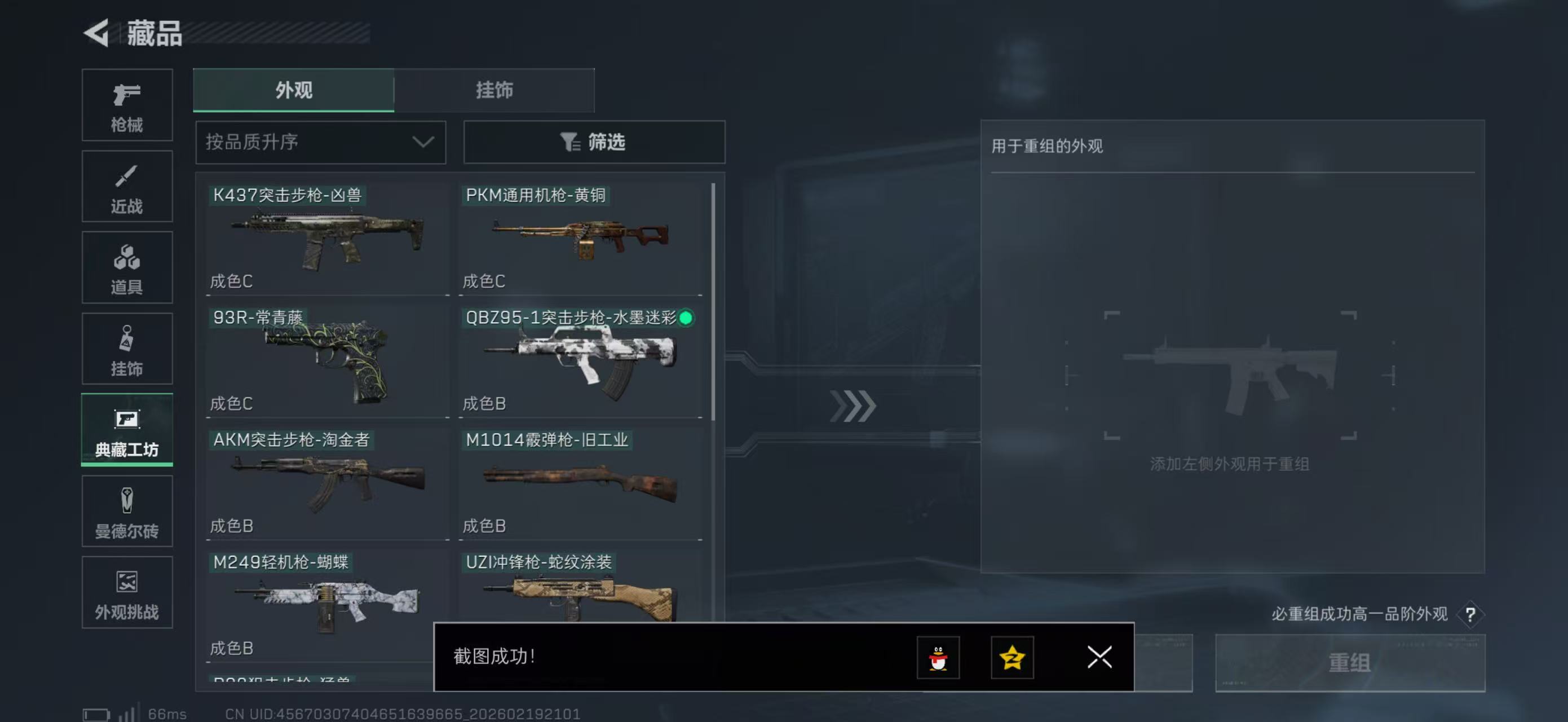The width and height of the screenshot is (1568, 722).
Task: Select the 外观 tab
Action: (293, 90)
